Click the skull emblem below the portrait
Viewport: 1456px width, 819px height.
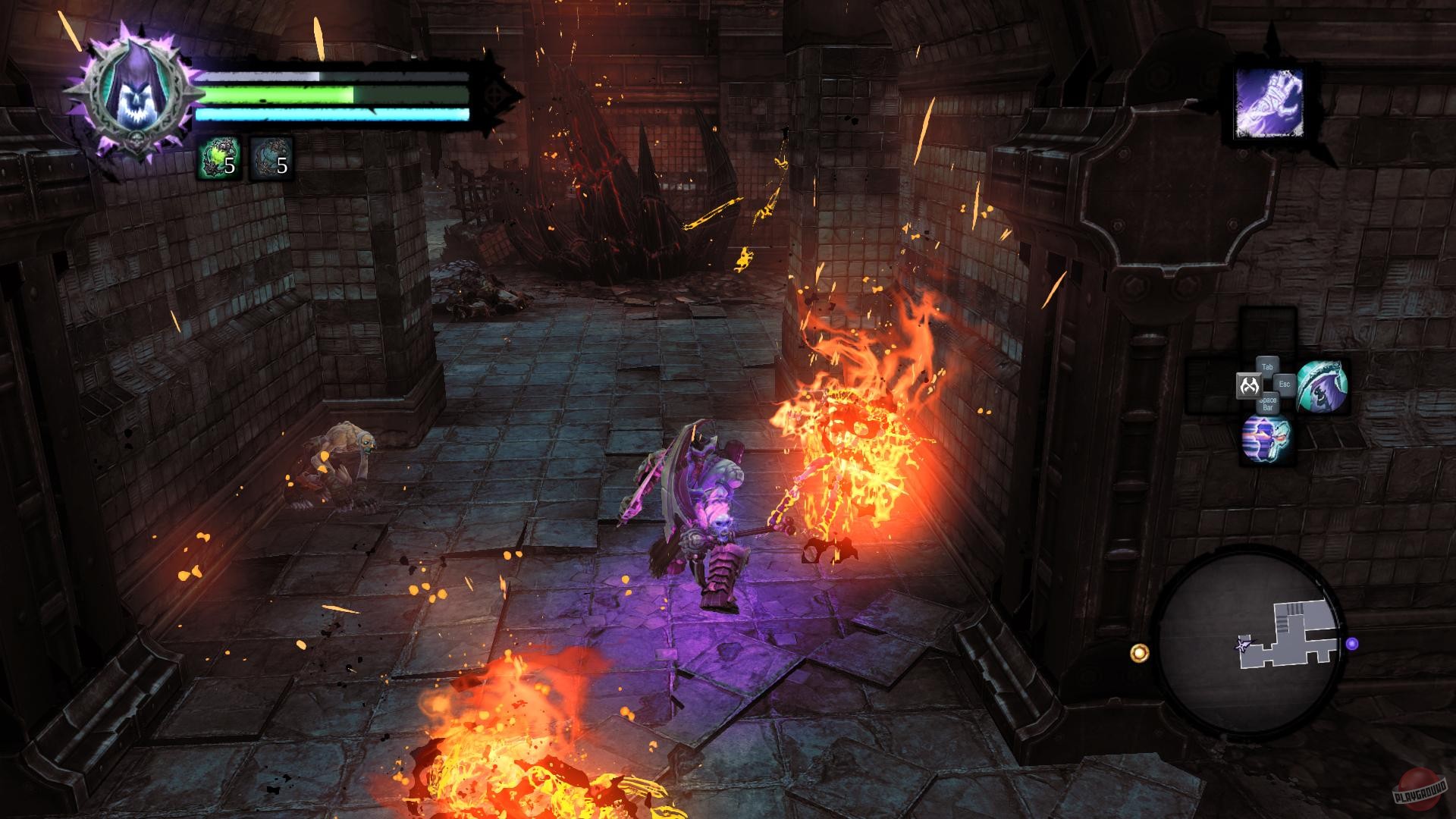(137, 140)
